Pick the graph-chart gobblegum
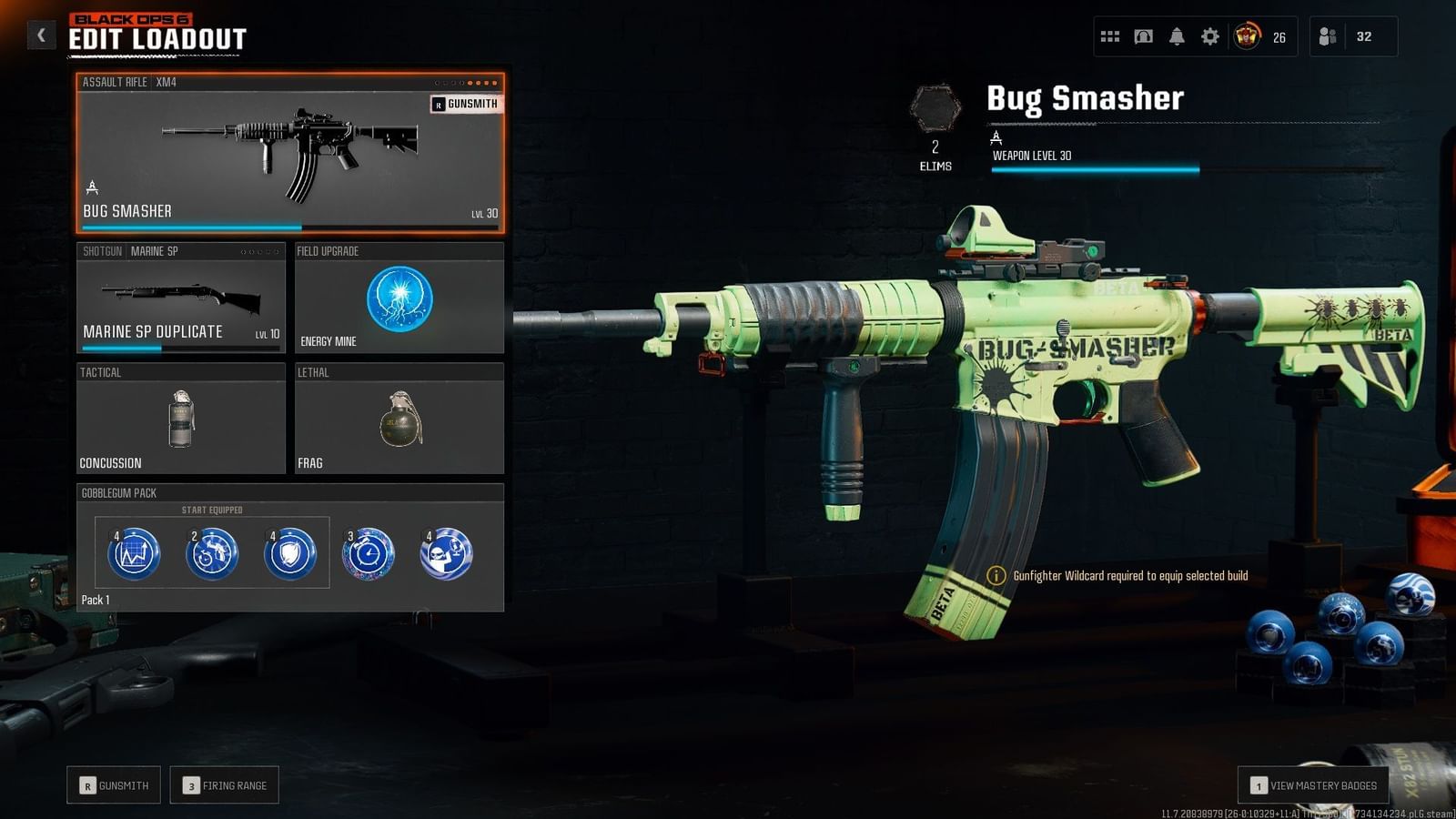Screen dimensions: 1456x819 134,553
